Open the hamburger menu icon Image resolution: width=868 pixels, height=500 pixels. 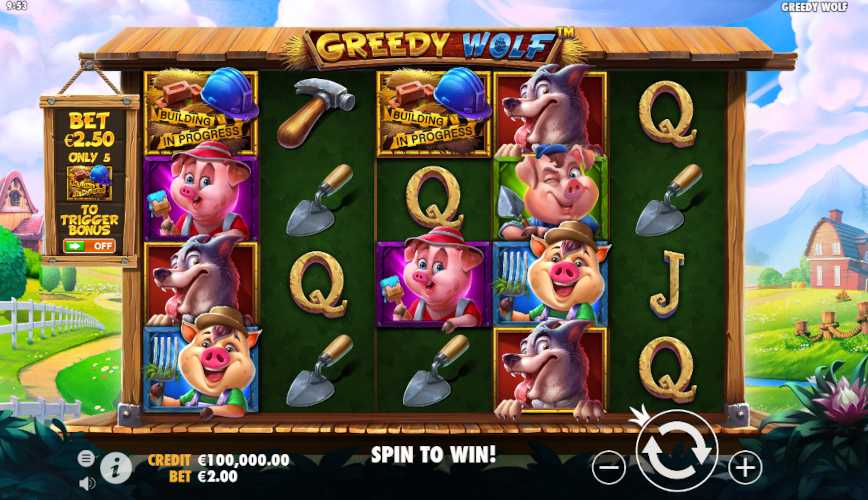pyautogui.click(x=87, y=458)
